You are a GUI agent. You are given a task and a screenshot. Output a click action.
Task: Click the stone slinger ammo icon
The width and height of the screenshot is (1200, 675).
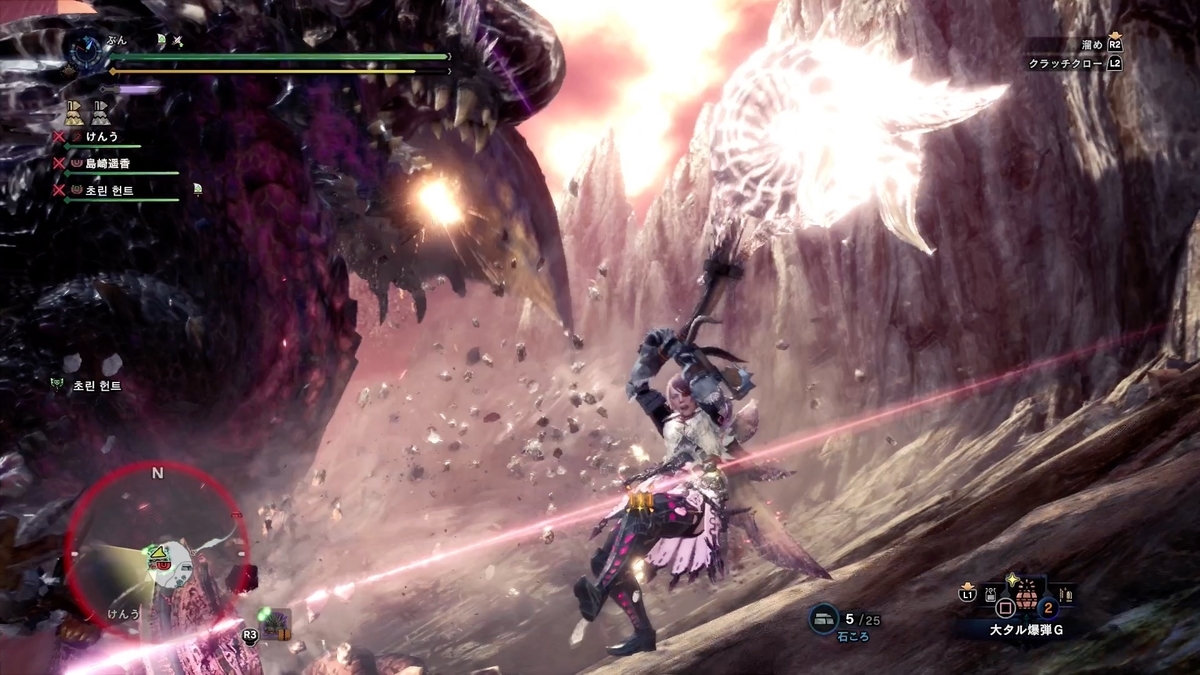(x=824, y=621)
